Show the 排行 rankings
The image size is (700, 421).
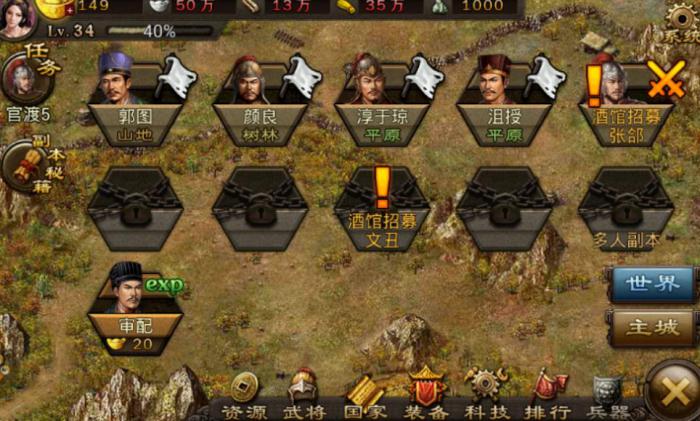548,395
